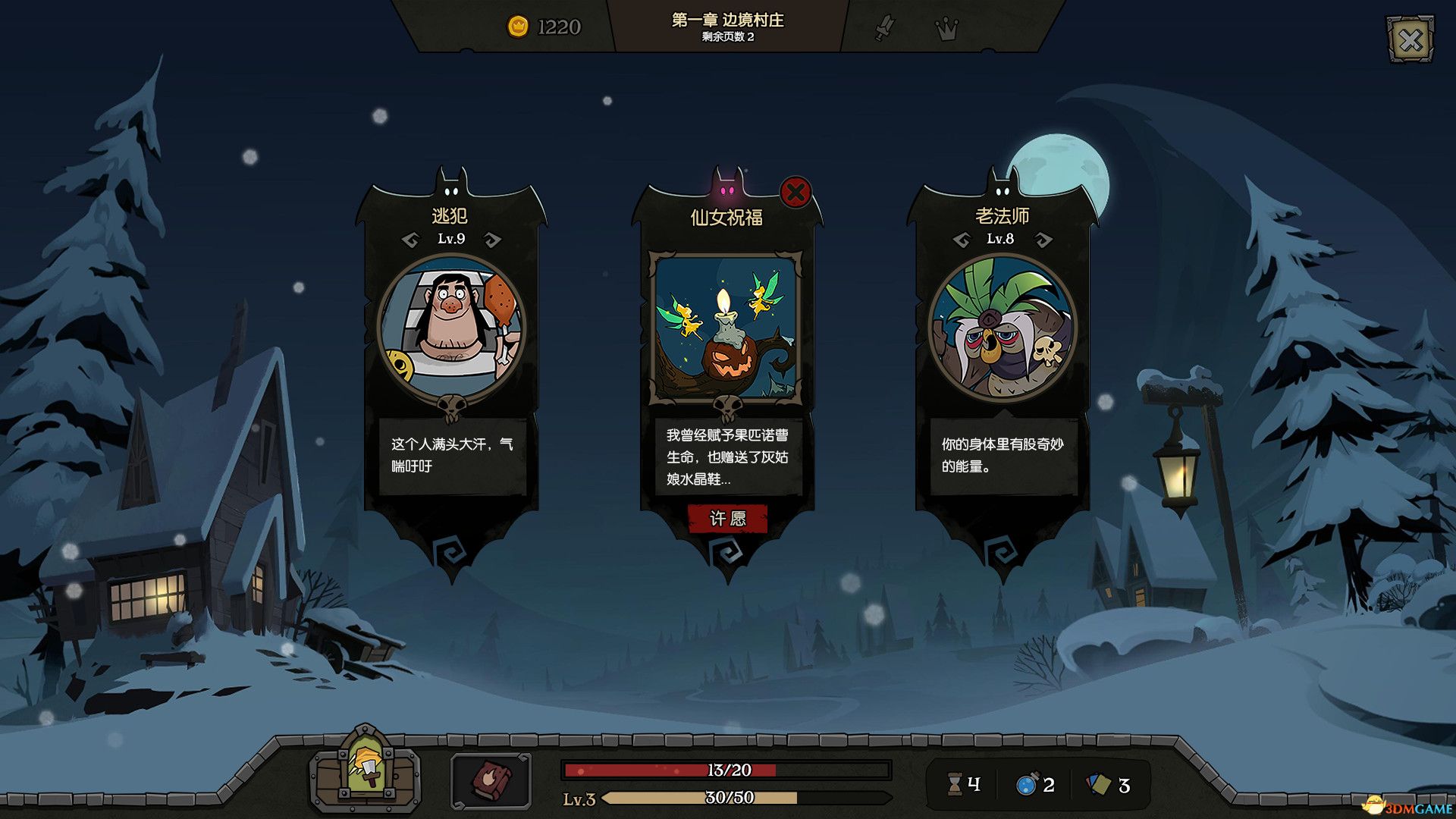Select the 仙女祝福 fairy blessing card
The width and height of the screenshot is (1456, 819).
[726, 328]
